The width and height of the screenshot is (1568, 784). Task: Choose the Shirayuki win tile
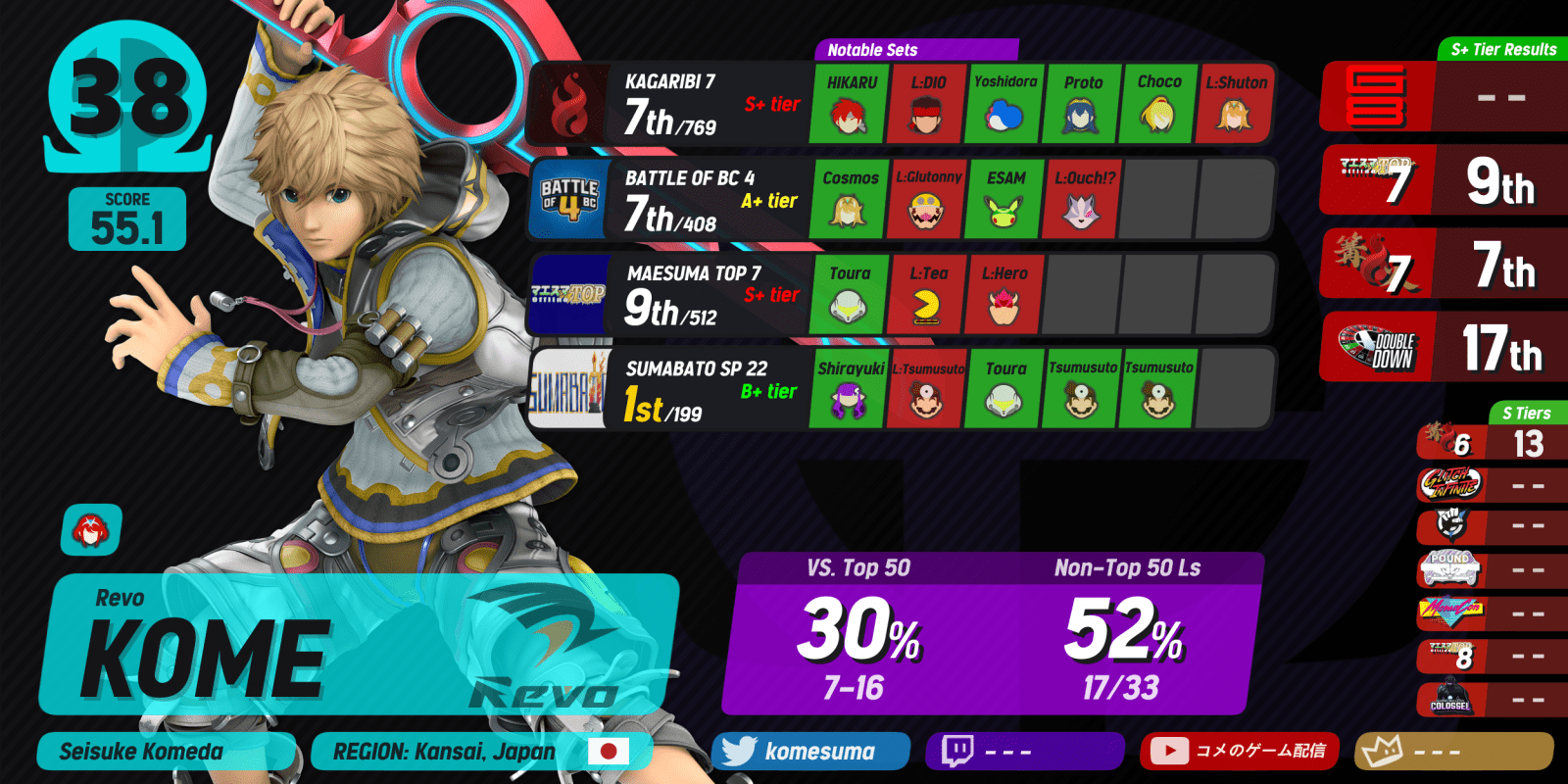tap(850, 390)
